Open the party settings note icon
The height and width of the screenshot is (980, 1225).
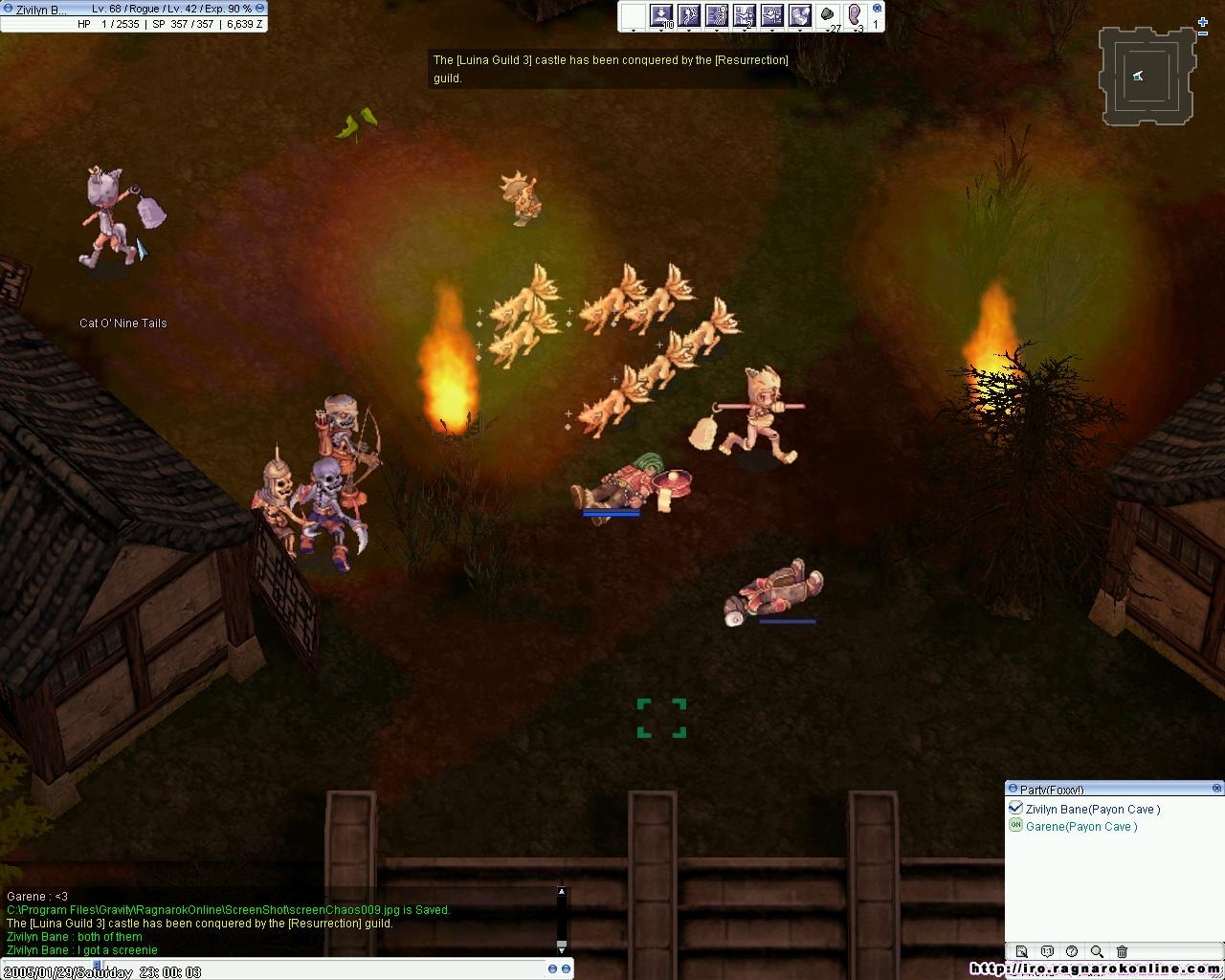click(x=1021, y=951)
